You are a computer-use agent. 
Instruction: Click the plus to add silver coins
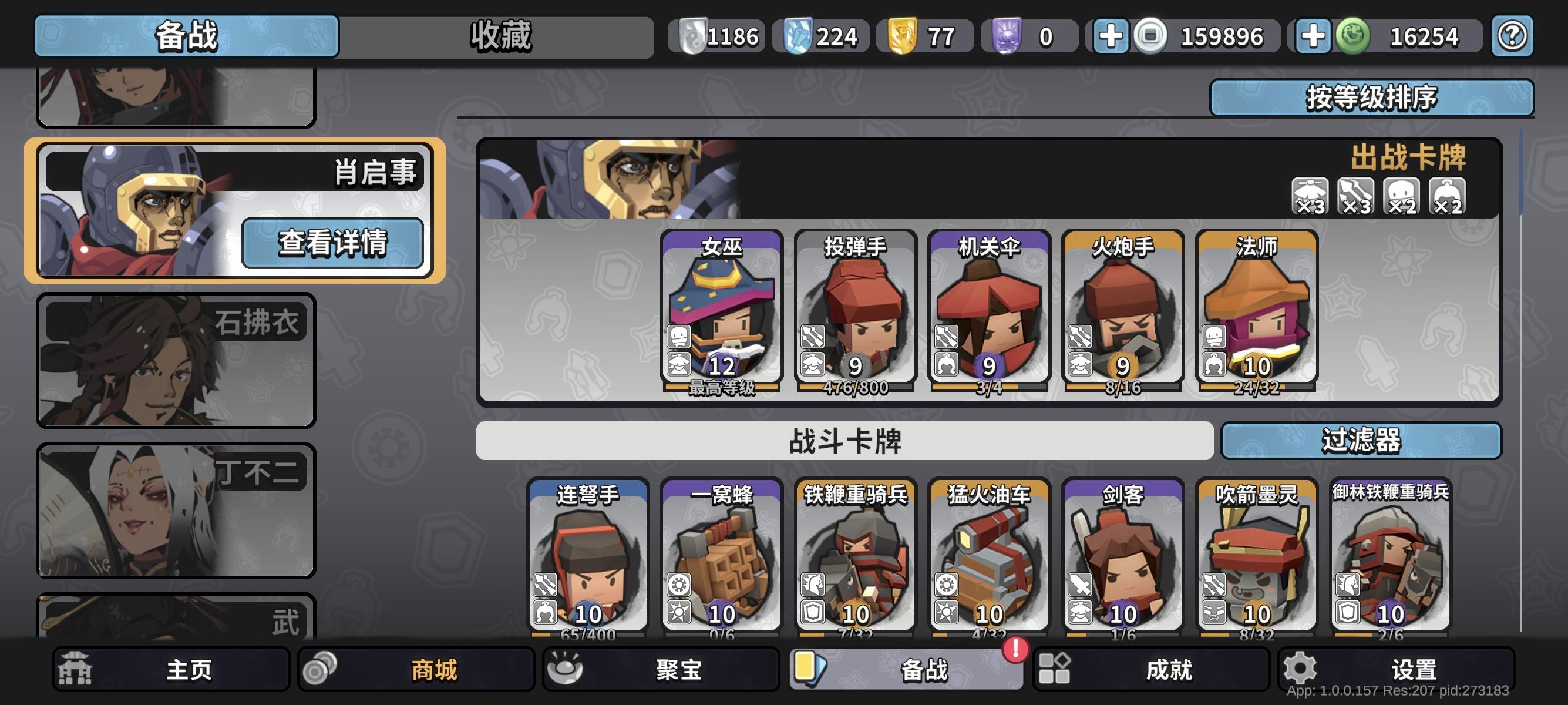pyautogui.click(x=1112, y=36)
